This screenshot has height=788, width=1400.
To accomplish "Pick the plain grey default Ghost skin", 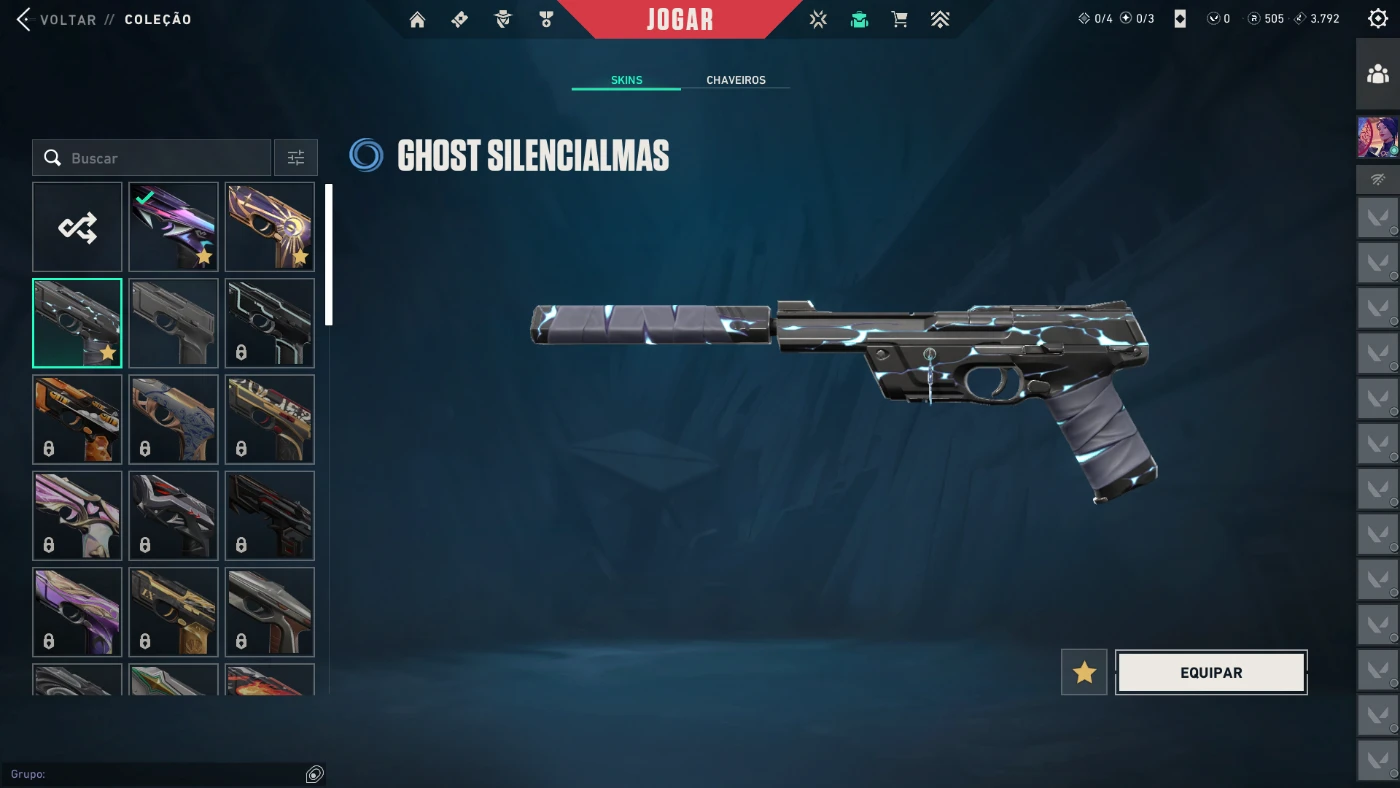I will [x=173, y=323].
